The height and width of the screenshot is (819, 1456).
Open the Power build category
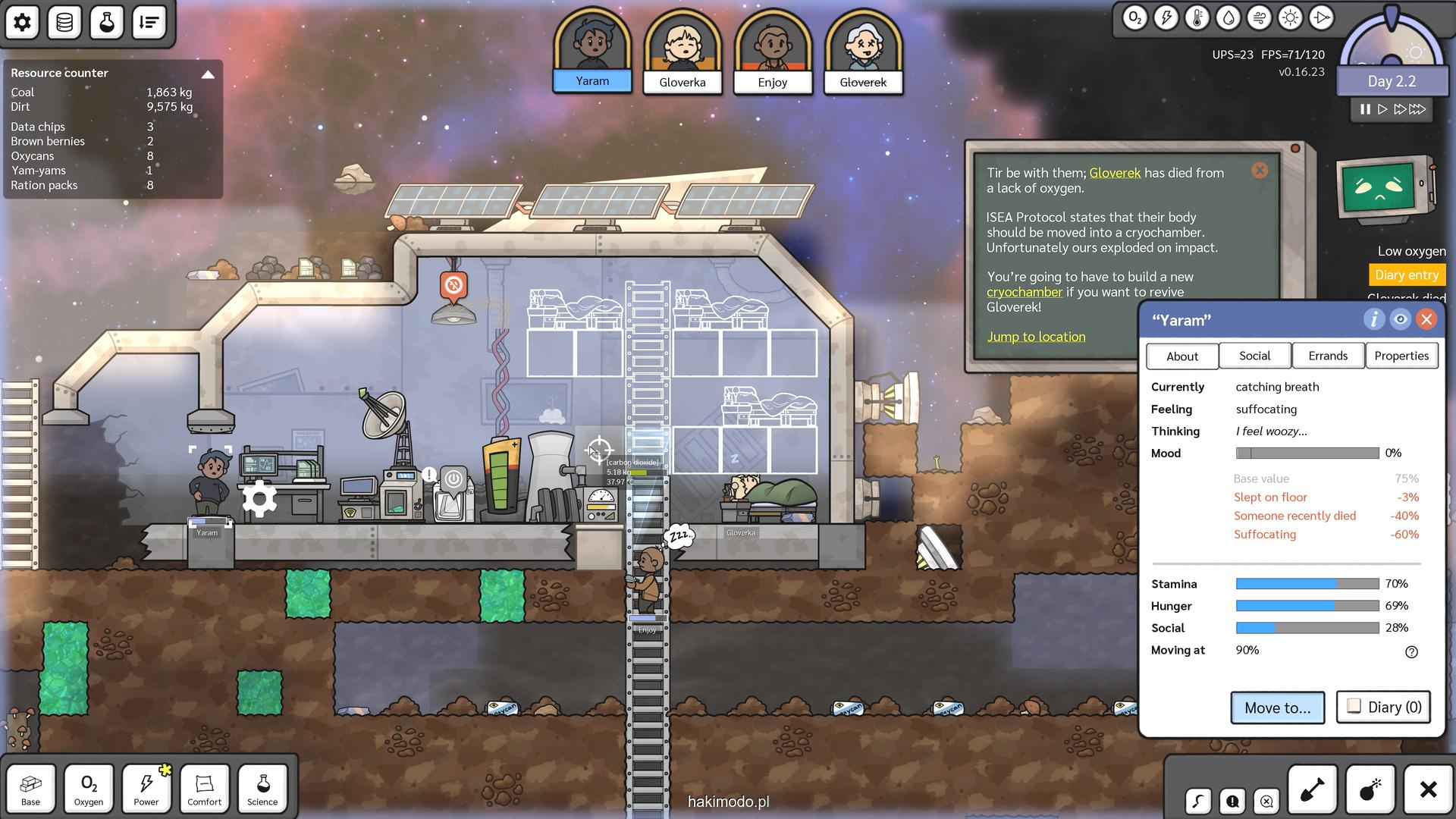pyautogui.click(x=146, y=788)
